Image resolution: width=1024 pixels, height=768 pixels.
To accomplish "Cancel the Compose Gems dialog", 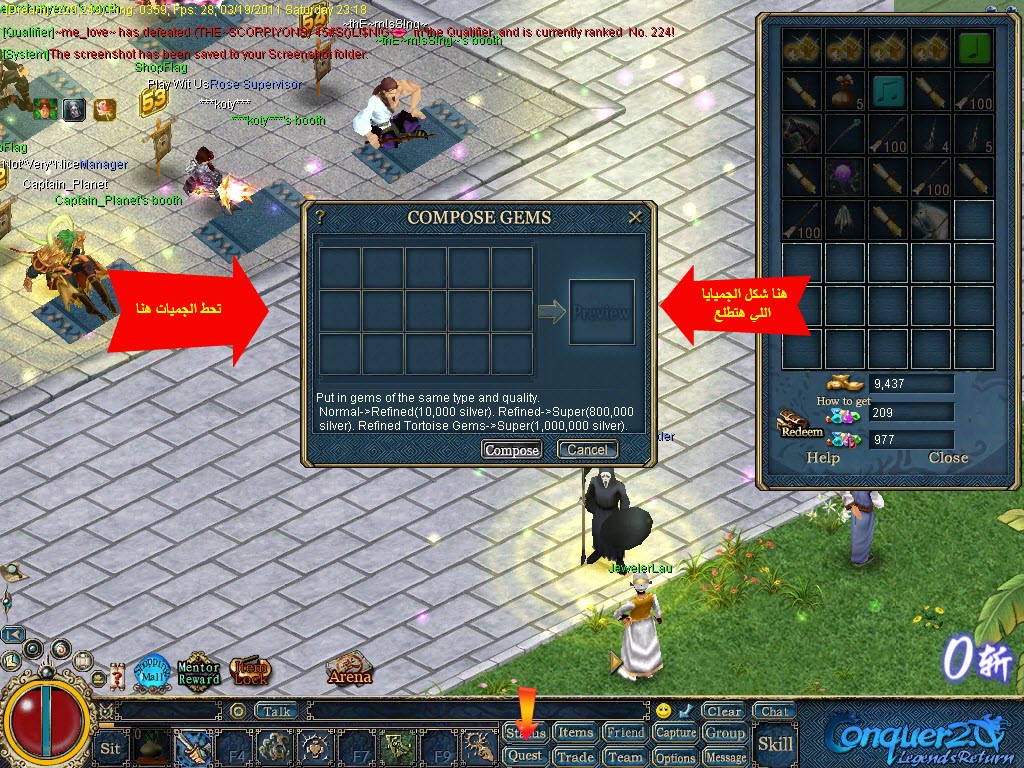I will tap(587, 450).
